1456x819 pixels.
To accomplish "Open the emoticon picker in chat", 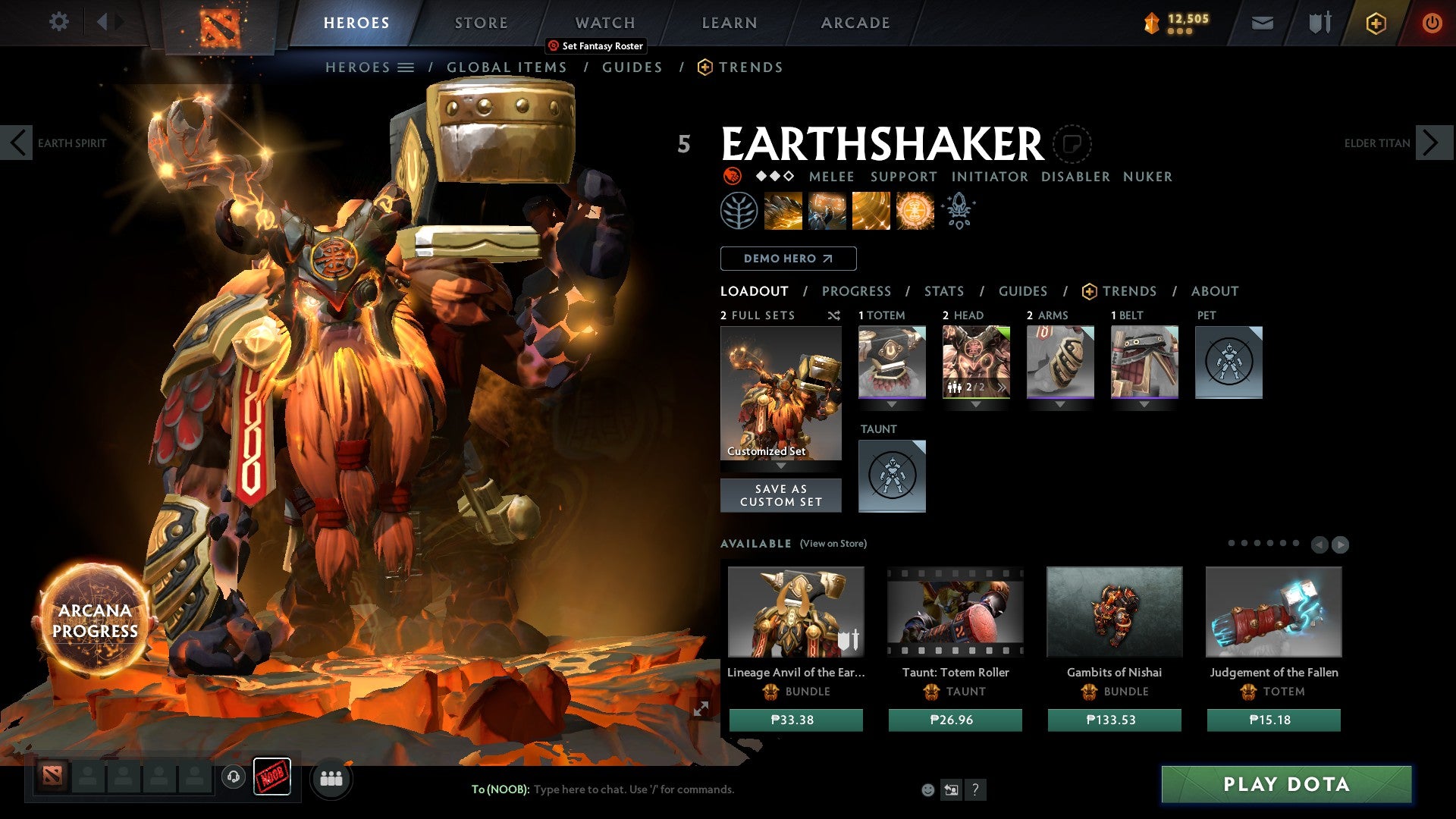I will click(x=927, y=790).
